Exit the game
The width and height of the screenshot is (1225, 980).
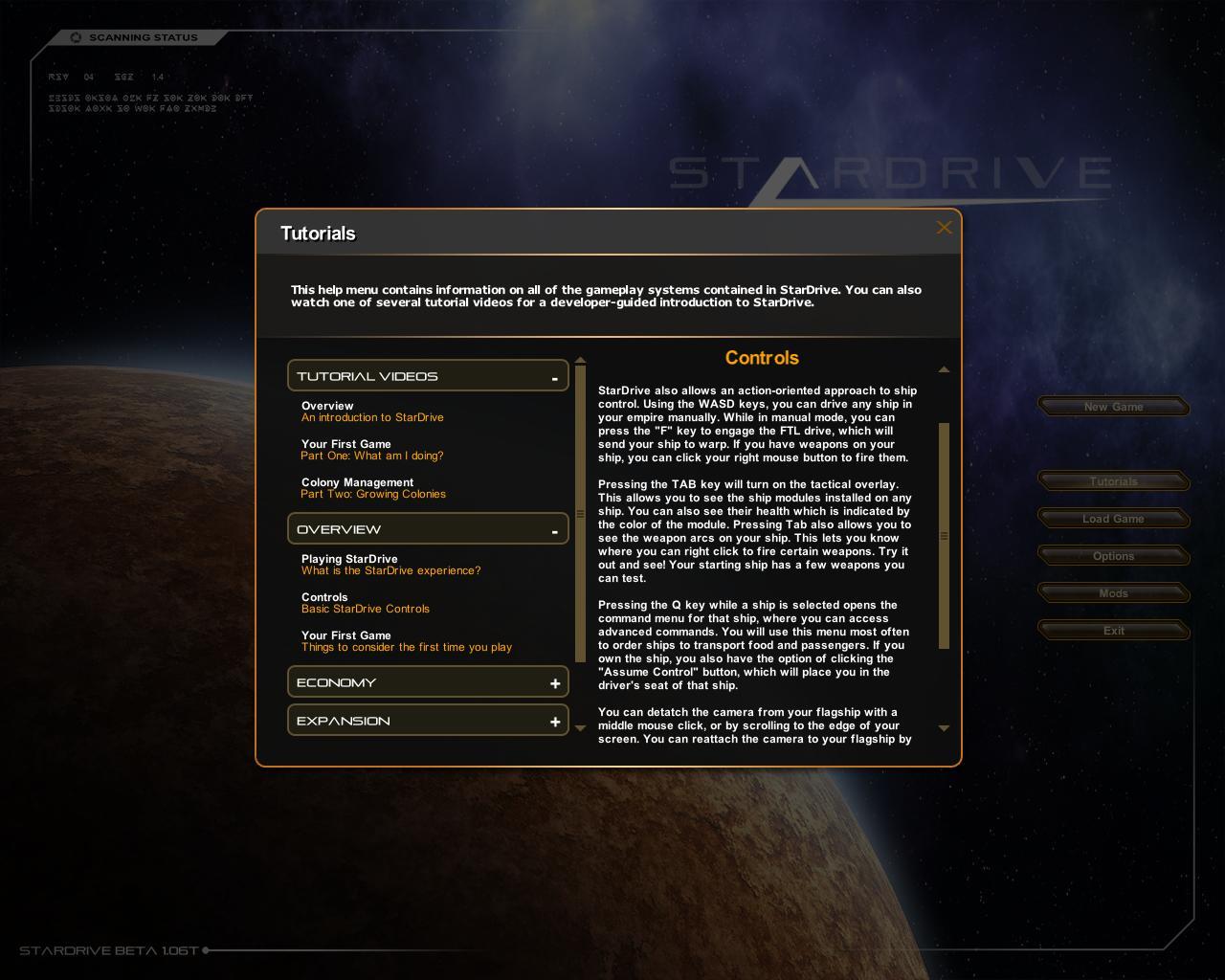tap(1113, 631)
